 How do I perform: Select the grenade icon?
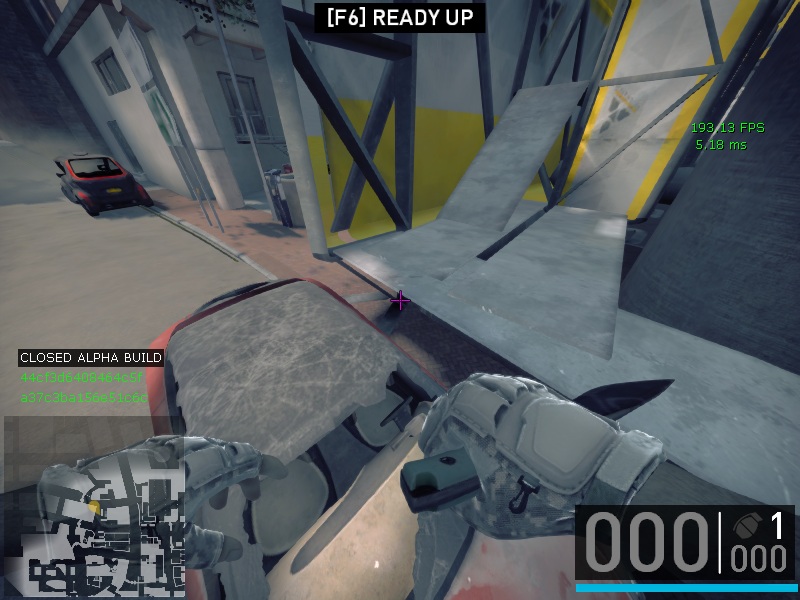(747, 525)
